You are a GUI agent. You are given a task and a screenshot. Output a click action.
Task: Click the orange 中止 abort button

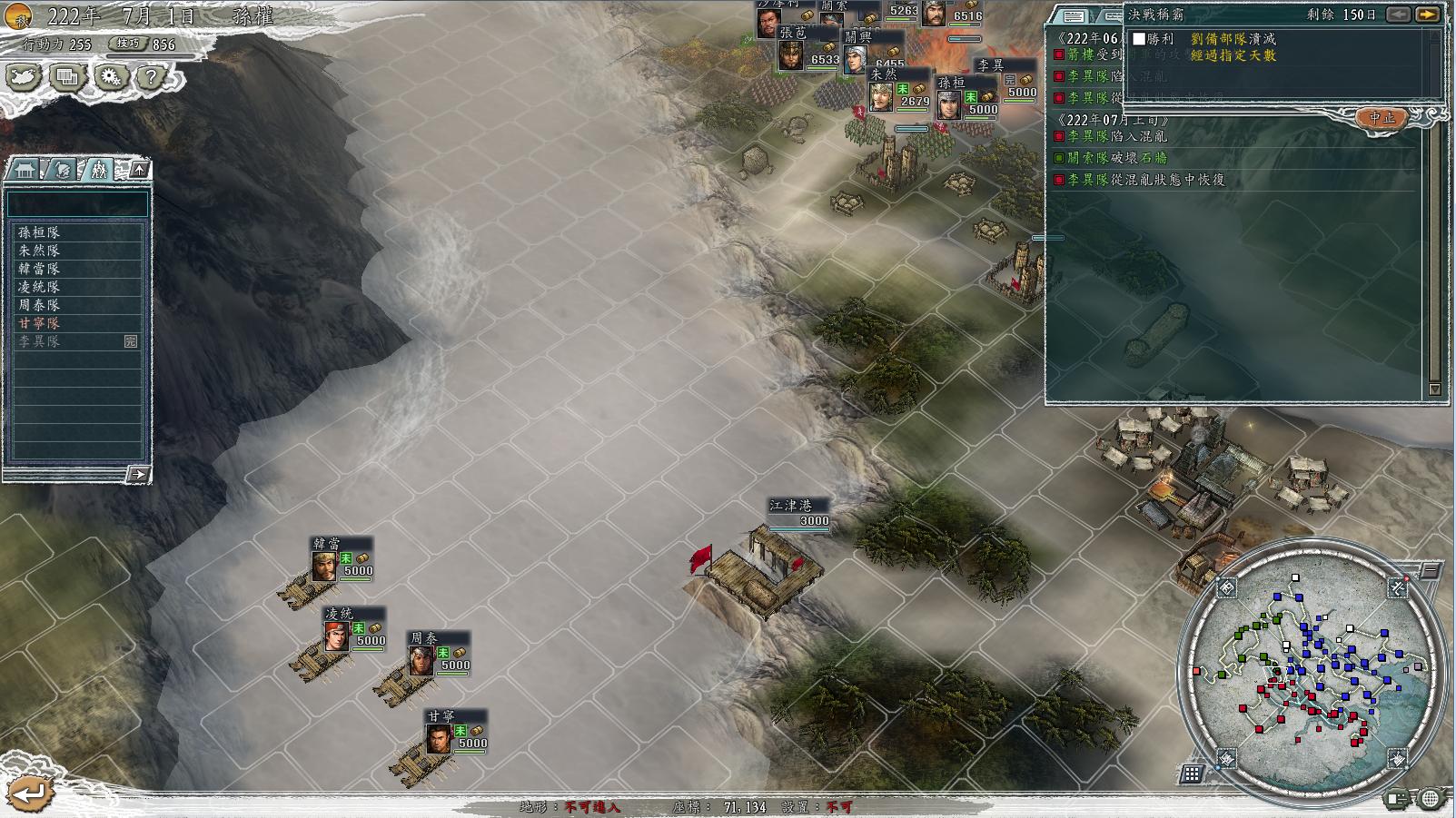pos(1382,118)
